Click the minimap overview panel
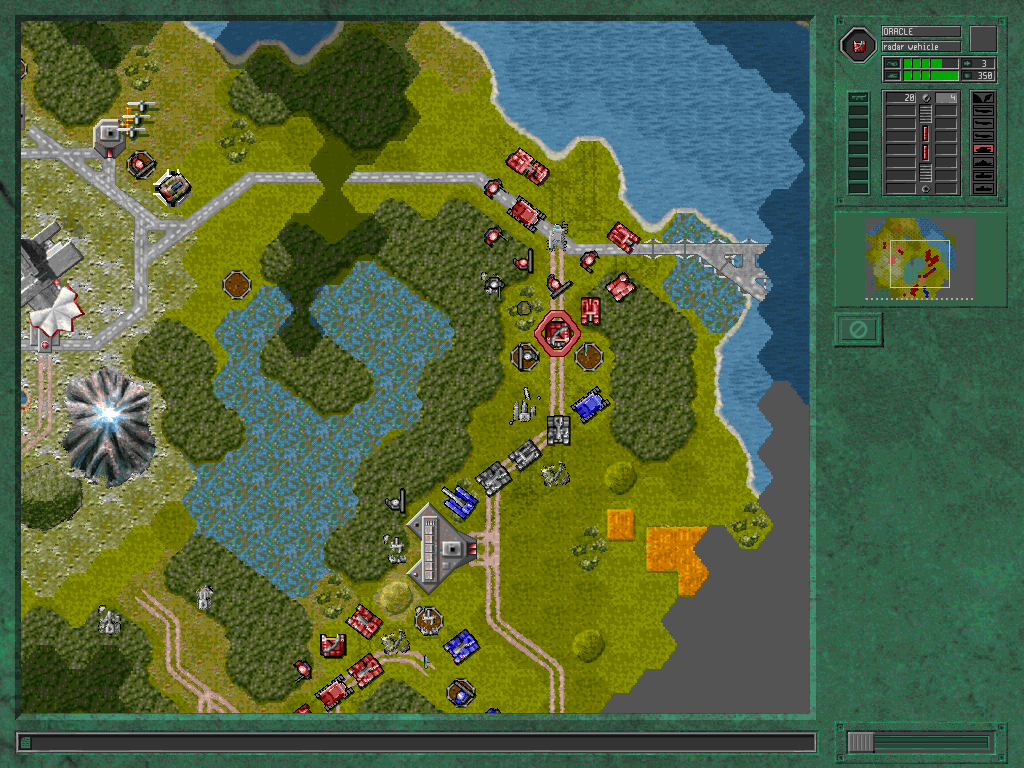 (x=920, y=258)
